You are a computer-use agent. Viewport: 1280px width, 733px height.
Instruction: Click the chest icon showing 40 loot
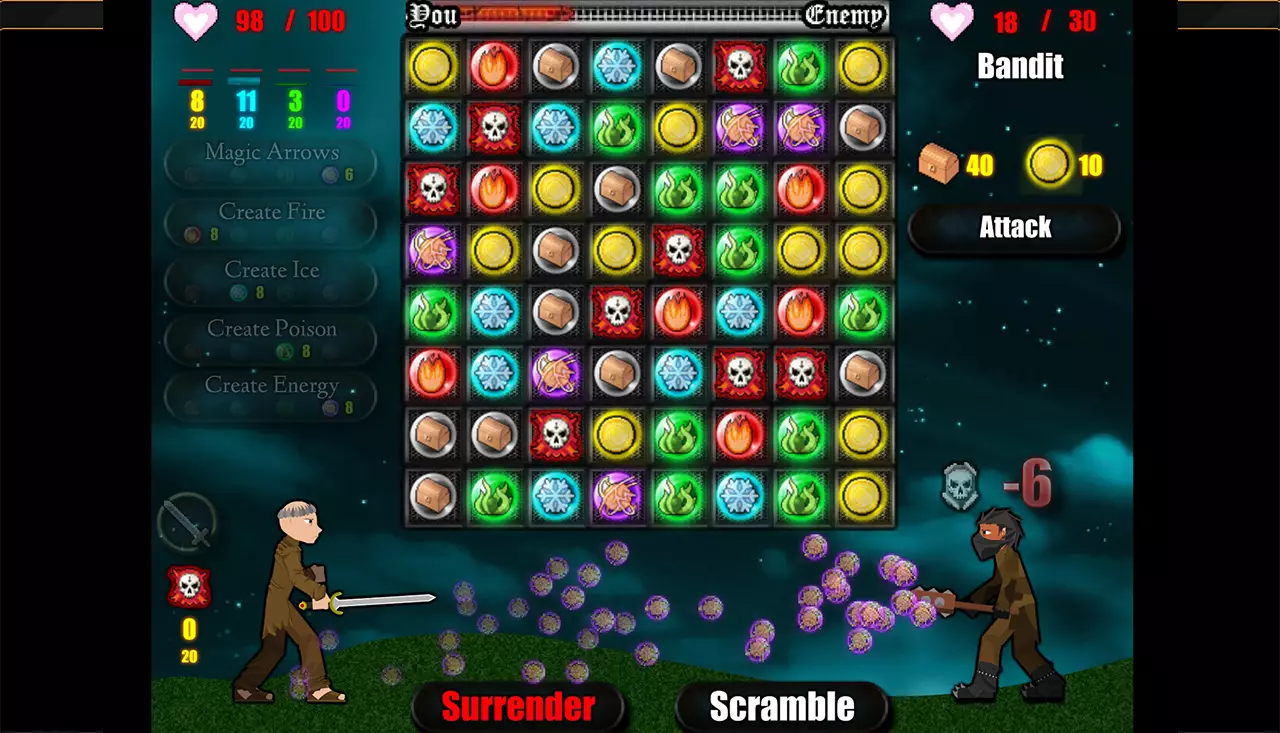click(x=935, y=166)
